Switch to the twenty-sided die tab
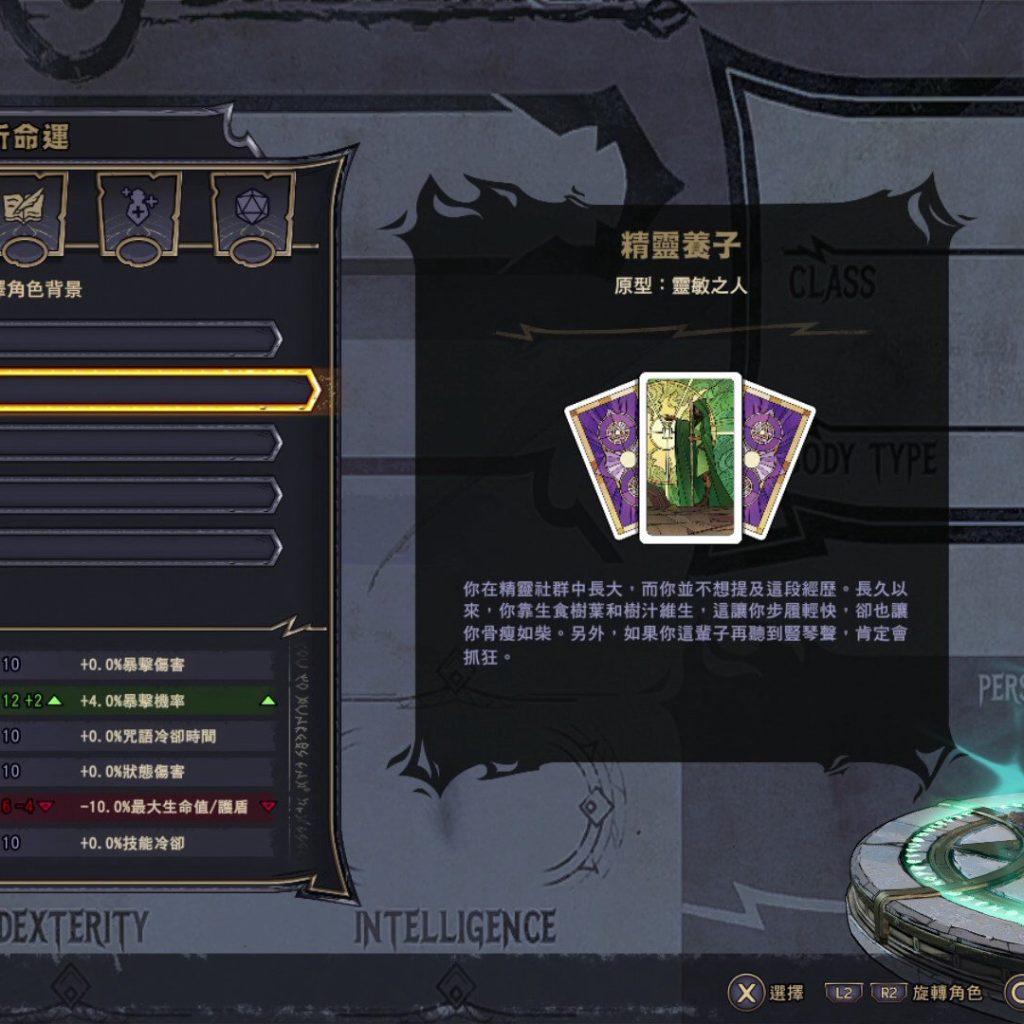Image resolution: width=1024 pixels, height=1024 pixels. coord(251,210)
